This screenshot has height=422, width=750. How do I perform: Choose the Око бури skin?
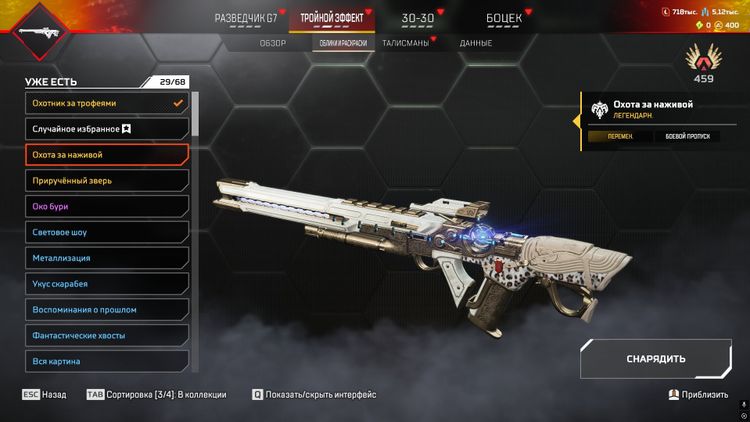106,207
